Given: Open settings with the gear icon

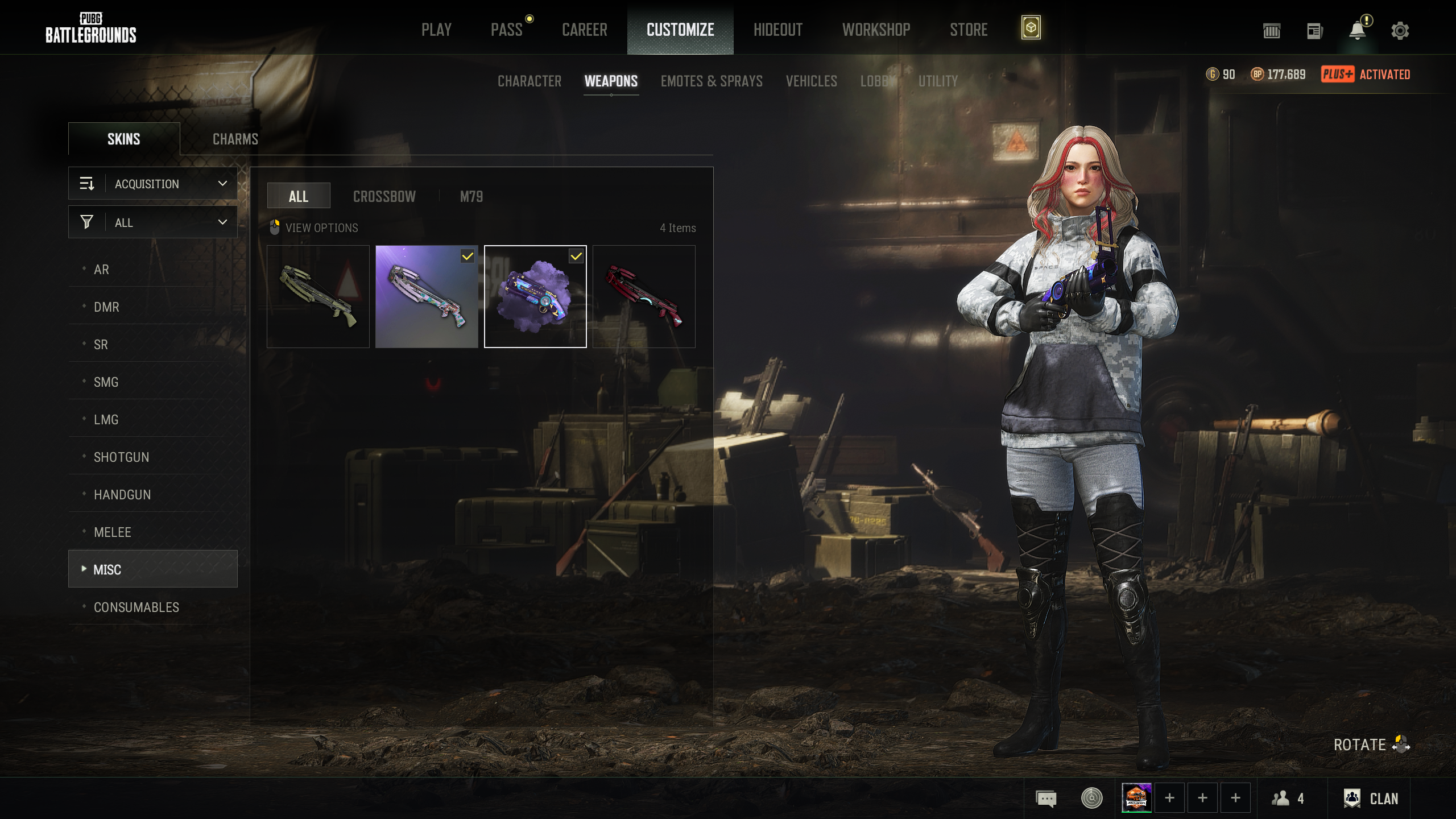Looking at the screenshot, I should (1400, 31).
